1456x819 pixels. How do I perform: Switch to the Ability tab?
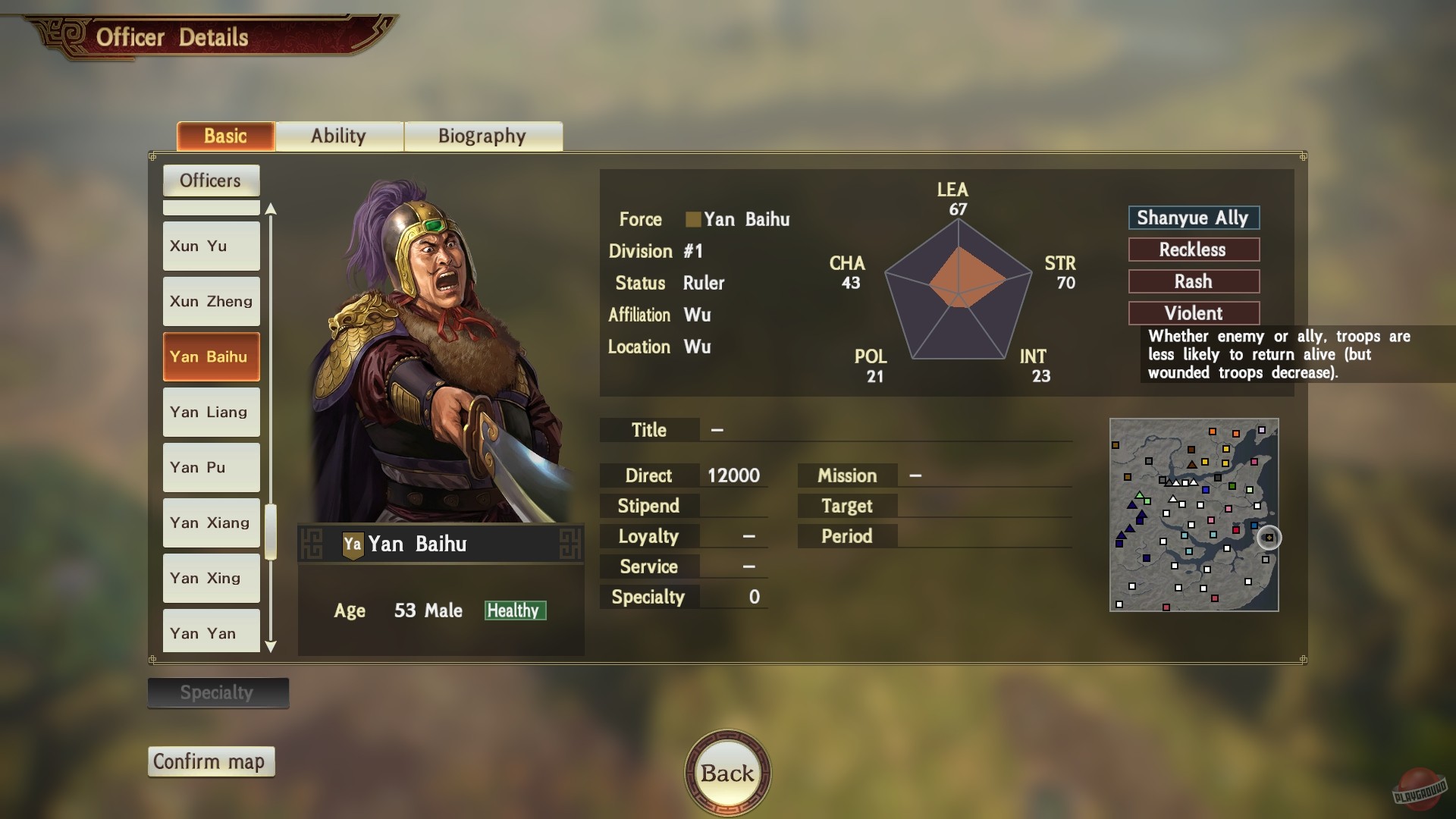(339, 136)
